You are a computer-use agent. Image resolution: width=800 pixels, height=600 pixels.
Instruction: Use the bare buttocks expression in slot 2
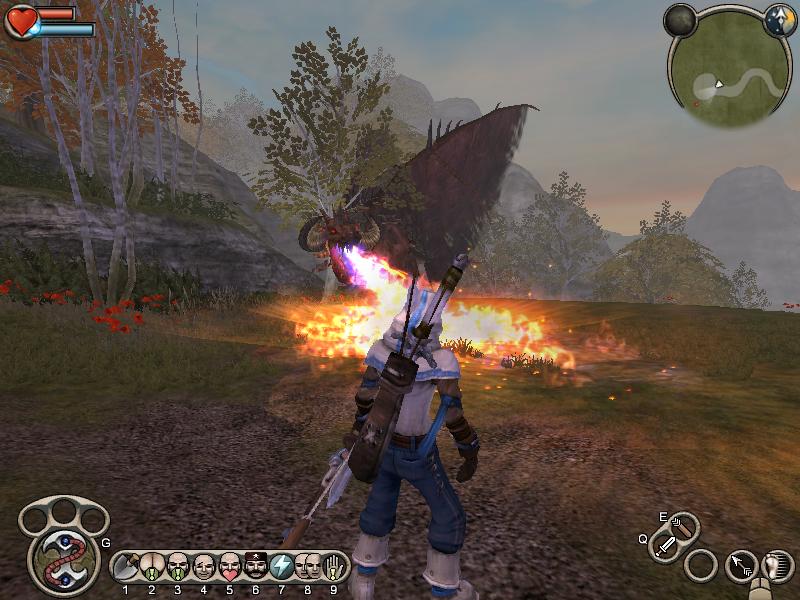152,567
